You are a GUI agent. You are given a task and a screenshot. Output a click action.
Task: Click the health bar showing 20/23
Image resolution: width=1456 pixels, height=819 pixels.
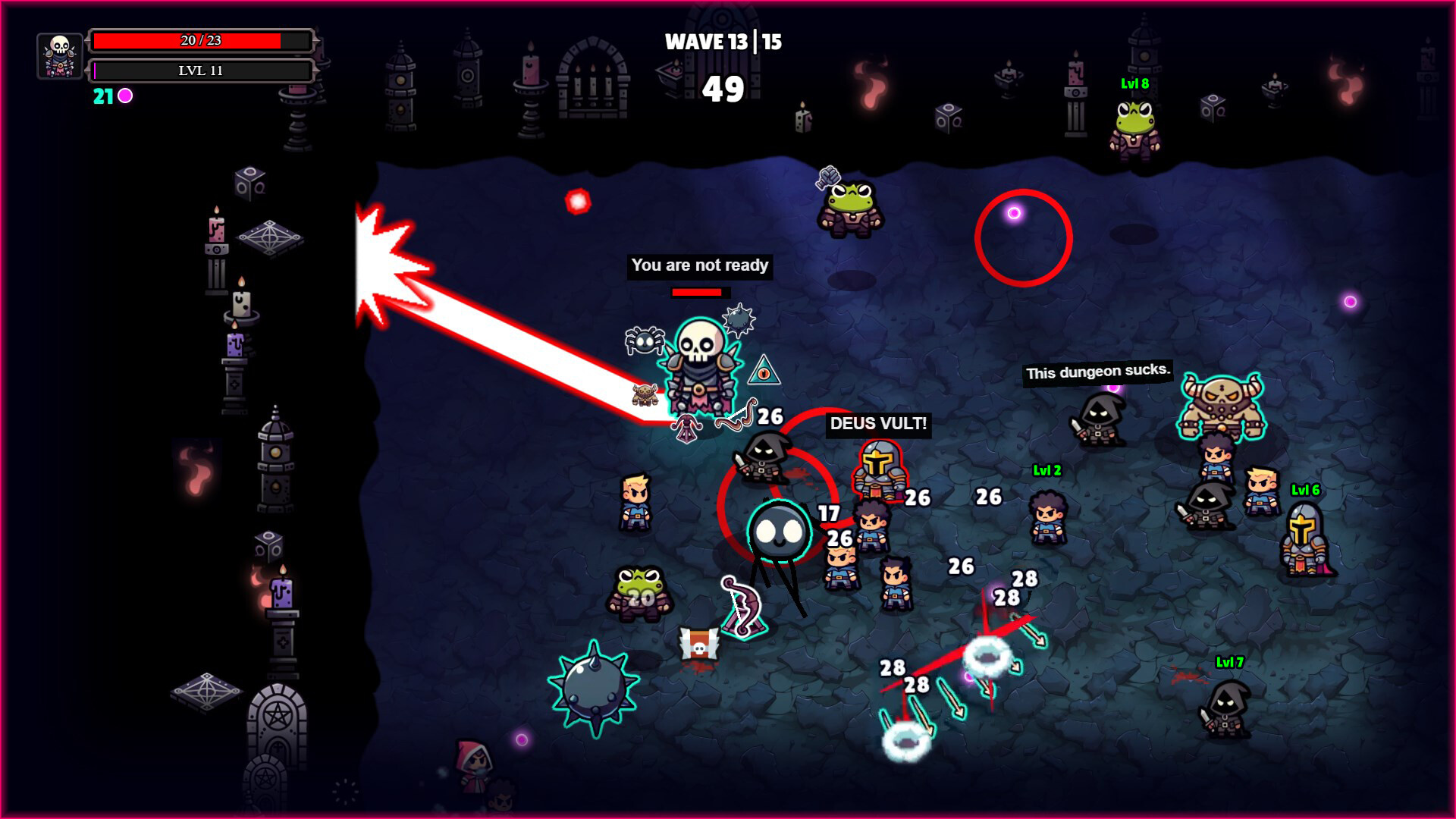pos(201,42)
